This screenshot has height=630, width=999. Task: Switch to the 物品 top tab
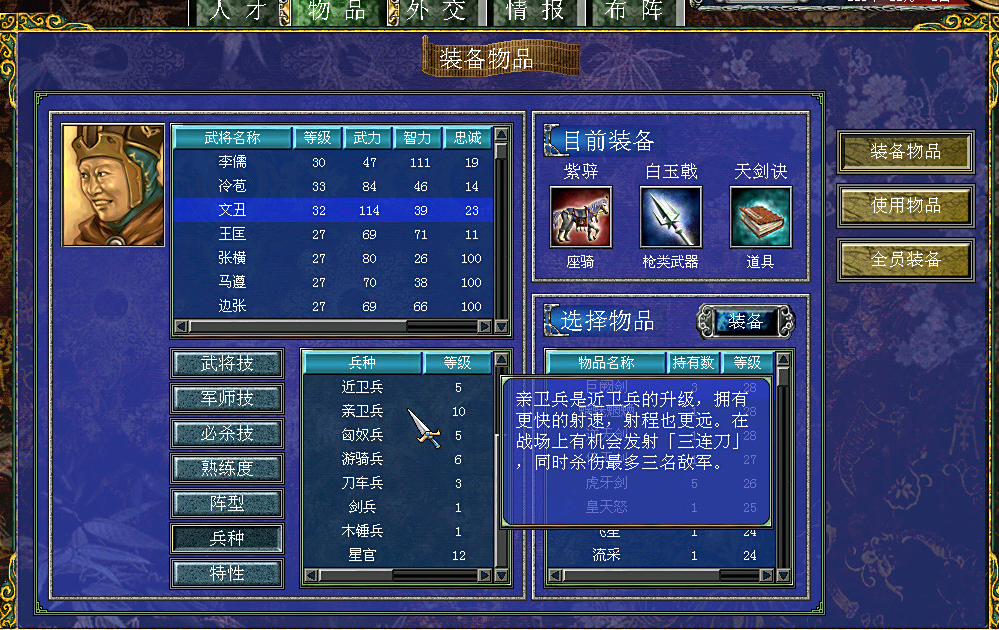[335, 12]
